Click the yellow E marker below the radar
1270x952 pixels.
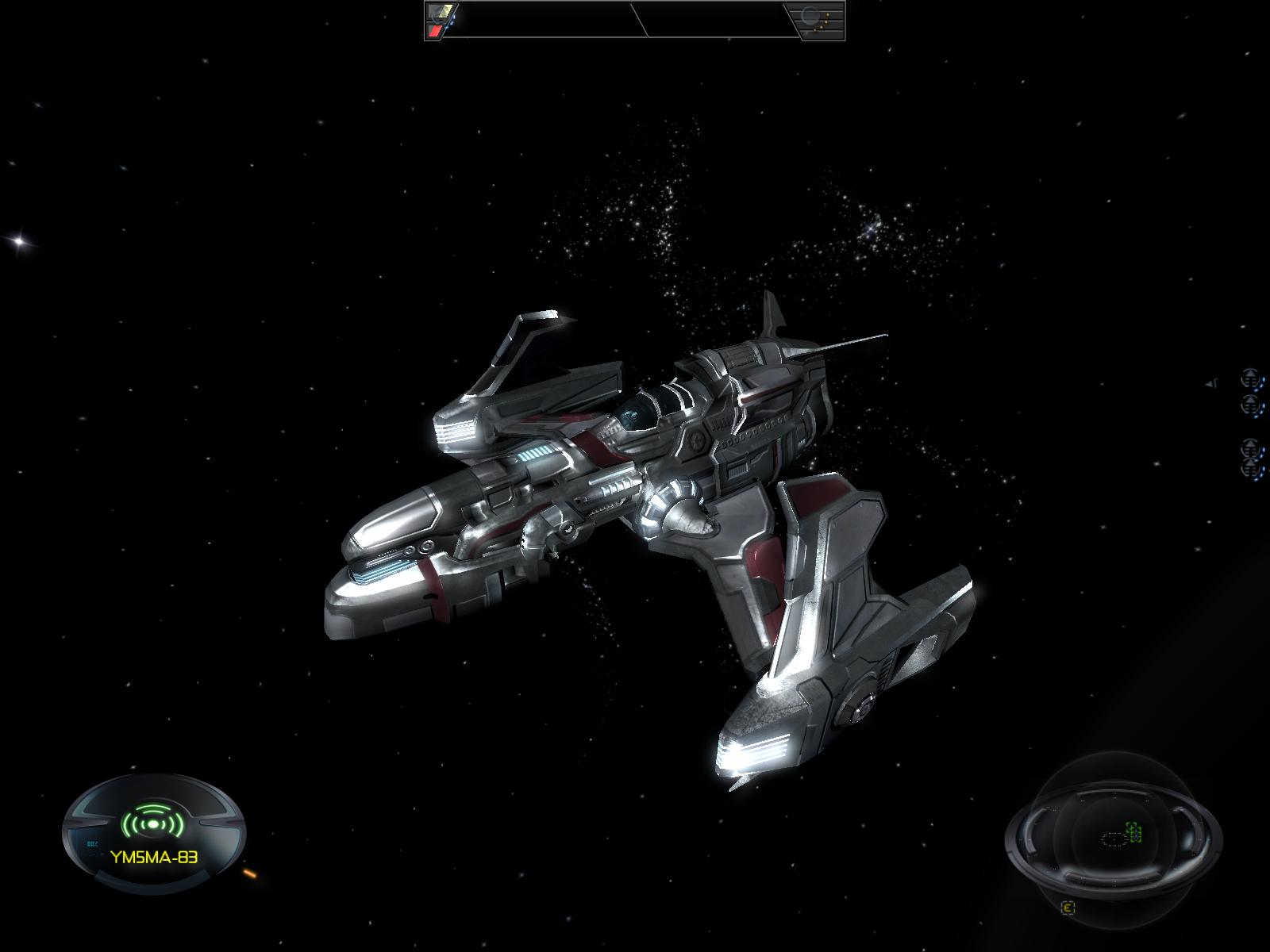point(1068,908)
